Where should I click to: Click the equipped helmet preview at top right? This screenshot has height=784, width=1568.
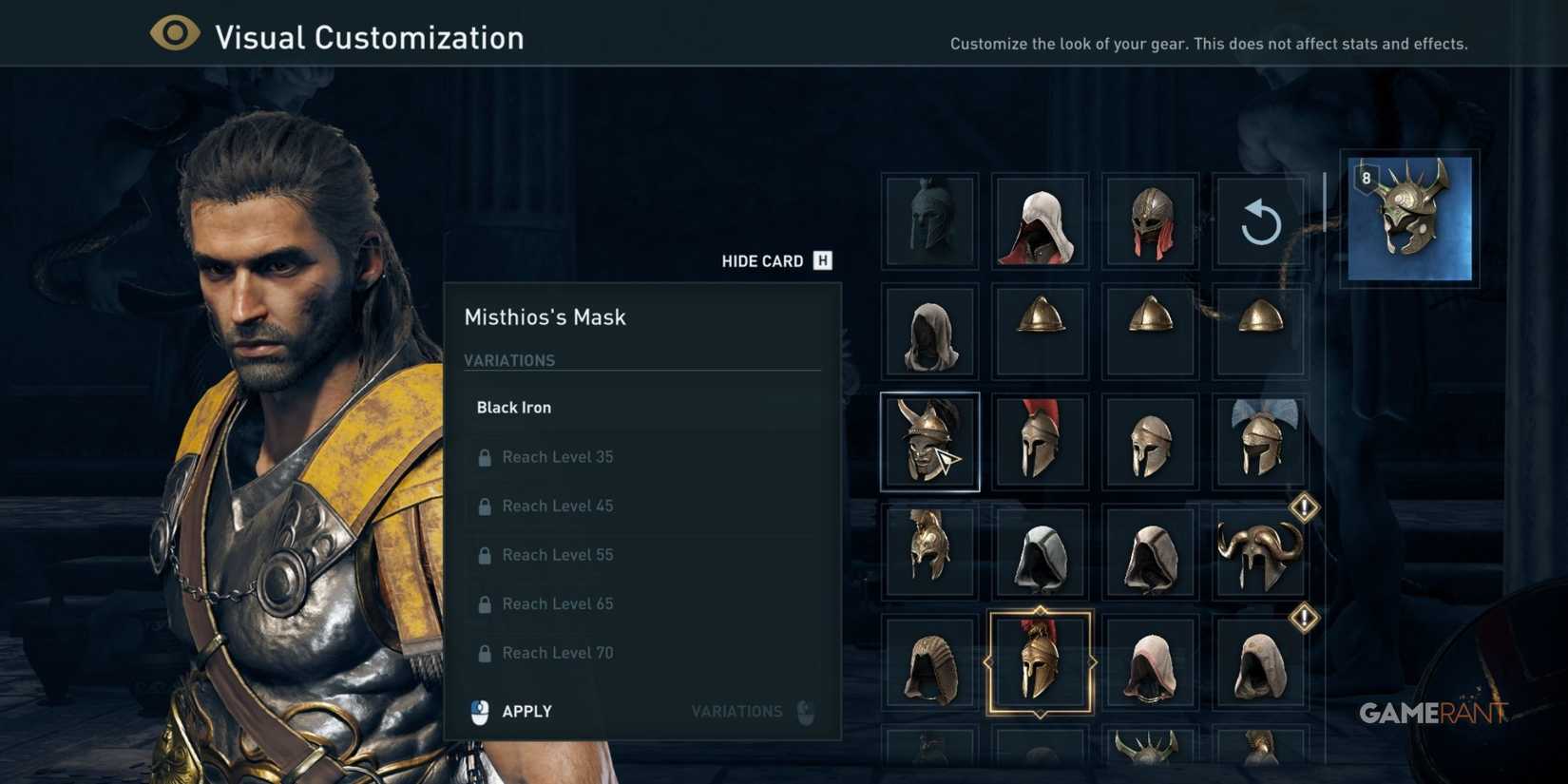[1408, 220]
